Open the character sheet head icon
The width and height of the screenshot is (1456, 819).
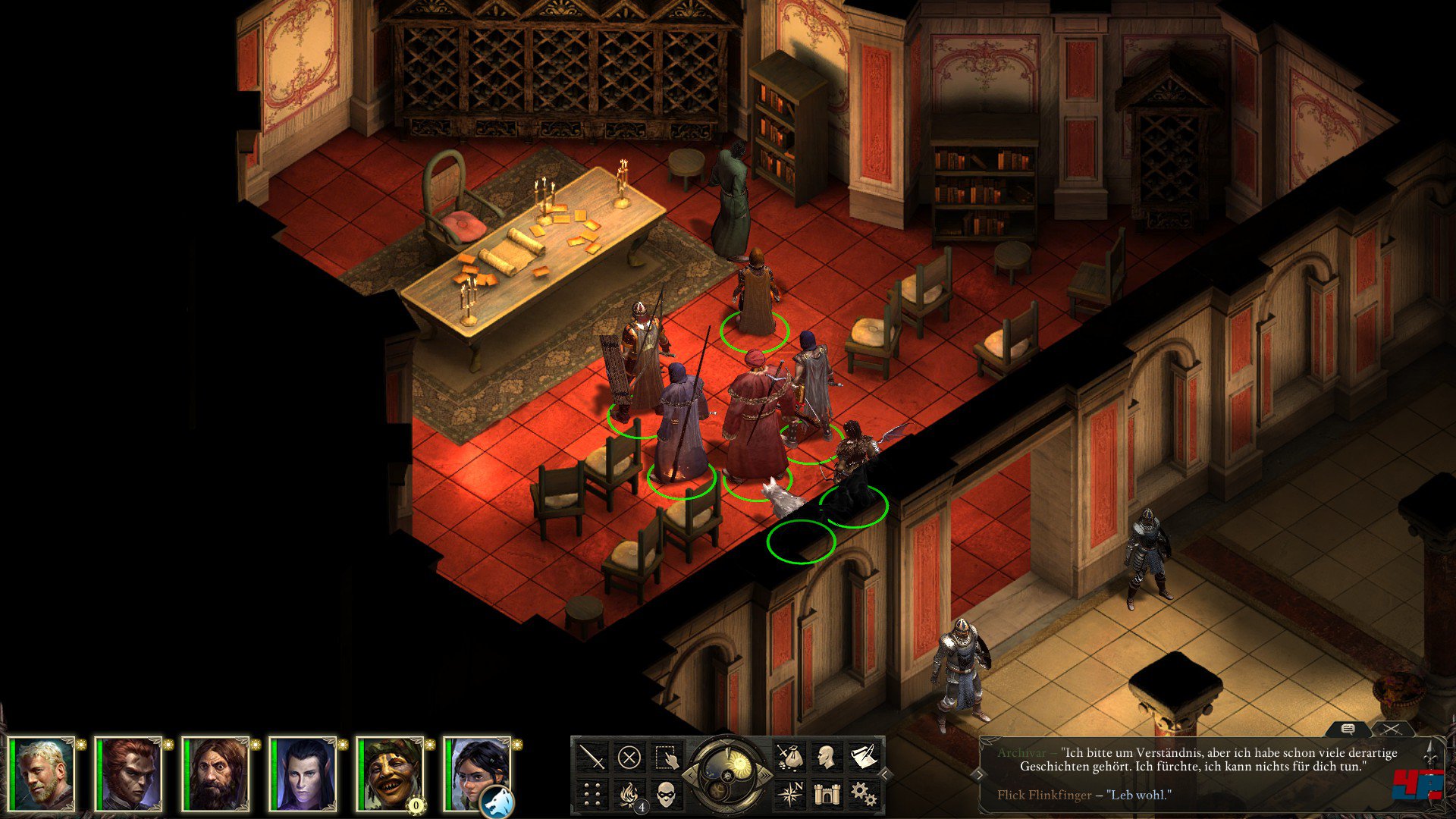826,757
